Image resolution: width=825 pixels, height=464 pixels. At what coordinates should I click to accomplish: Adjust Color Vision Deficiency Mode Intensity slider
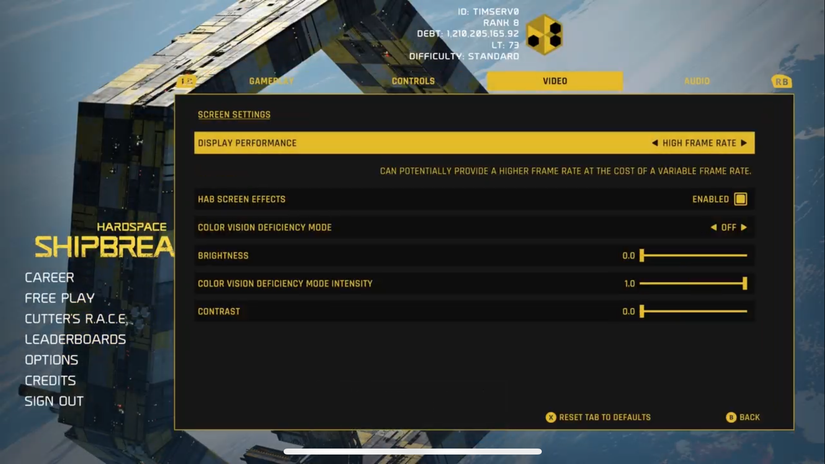point(694,283)
